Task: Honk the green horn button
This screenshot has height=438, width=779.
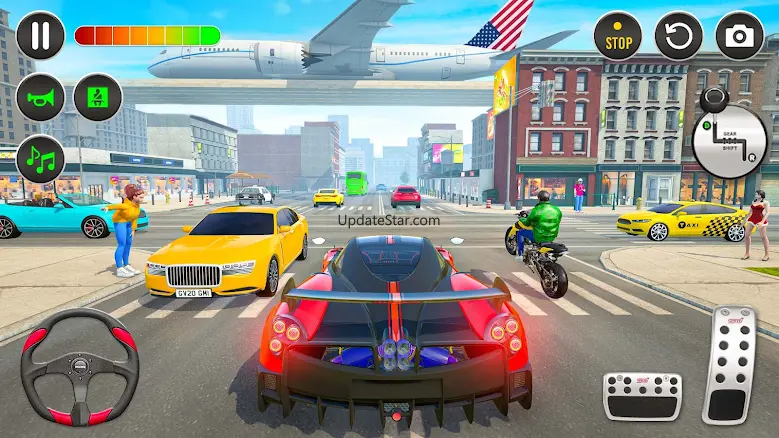Action: click(40, 98)
